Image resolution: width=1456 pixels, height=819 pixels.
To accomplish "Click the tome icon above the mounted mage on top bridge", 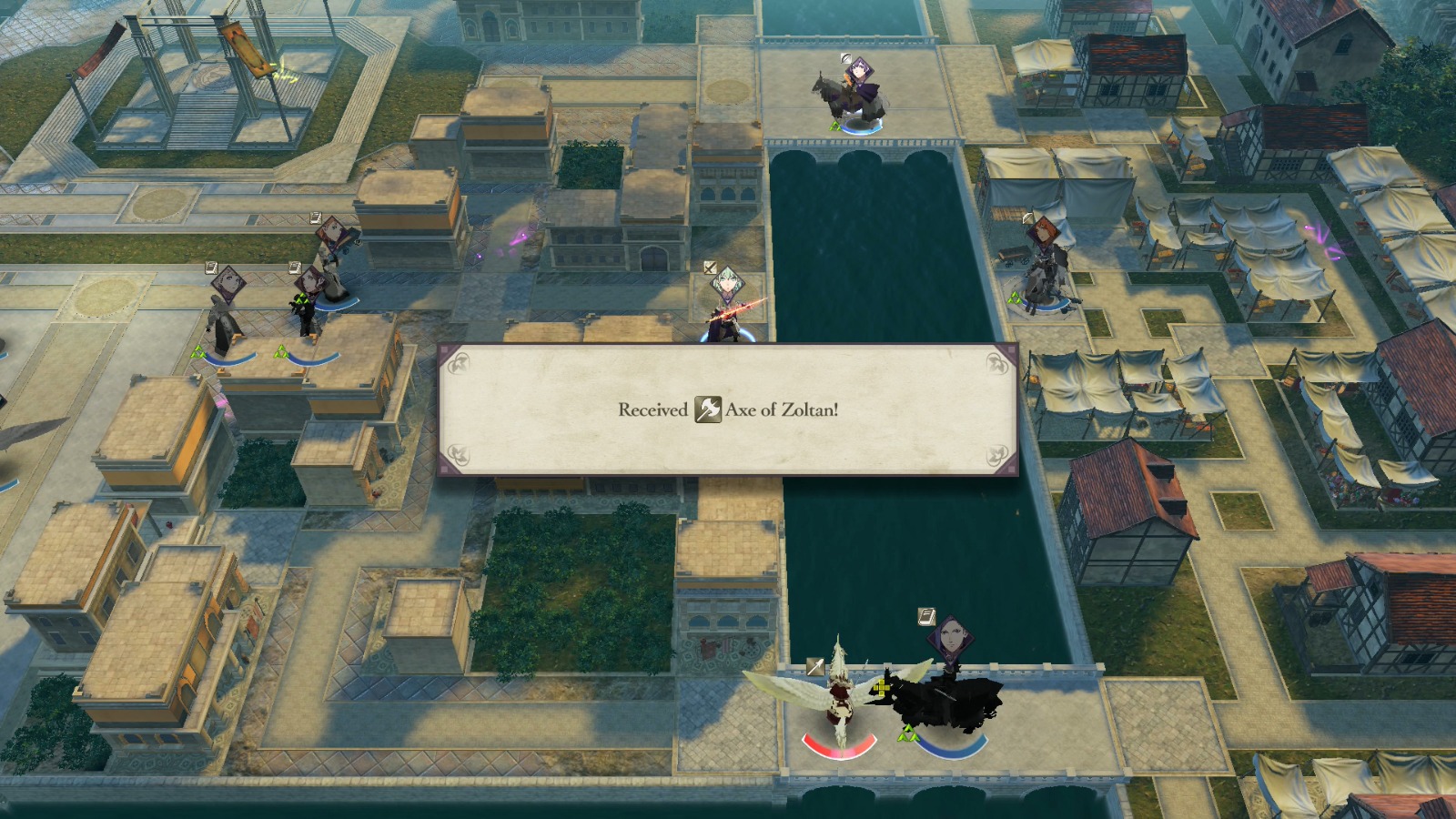I will tap(846, 58).
